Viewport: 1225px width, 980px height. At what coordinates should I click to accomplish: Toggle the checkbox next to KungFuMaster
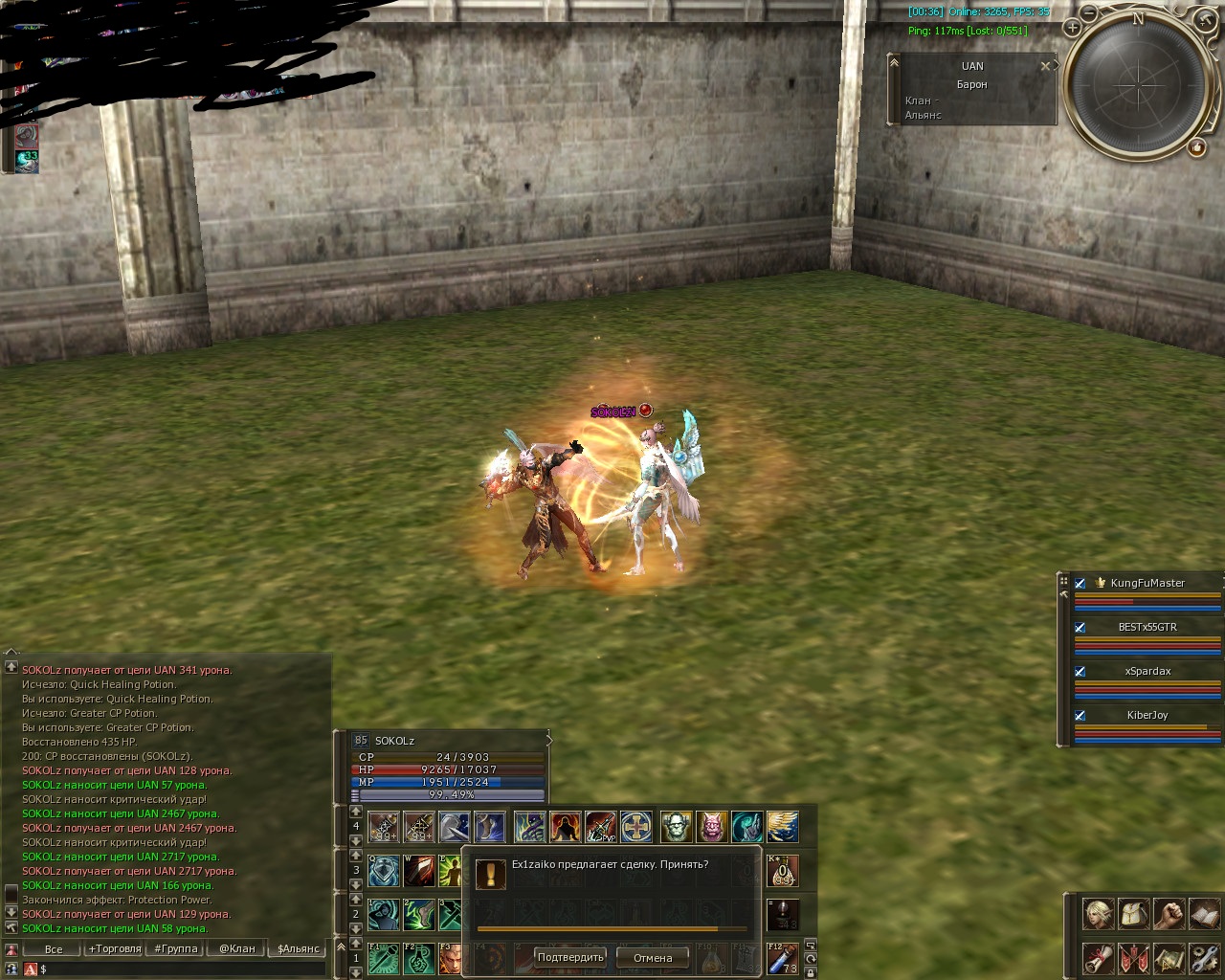point(1080,583)
